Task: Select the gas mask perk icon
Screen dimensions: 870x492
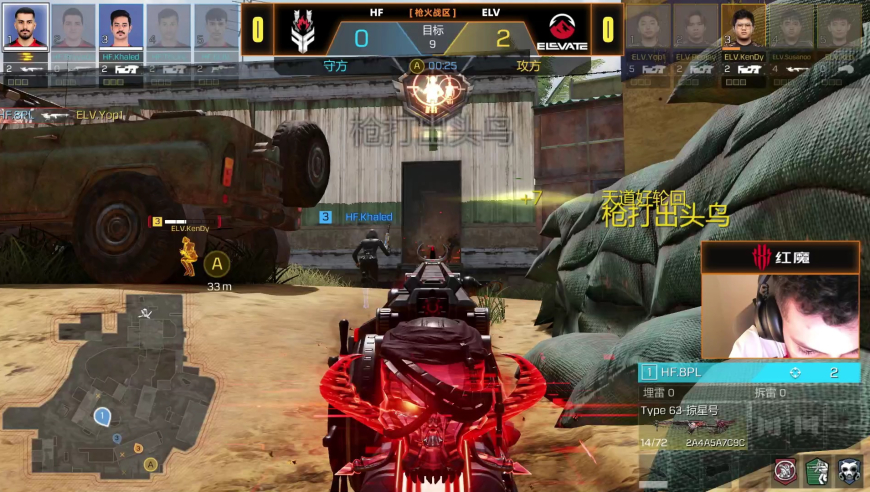Action: pos(849,470)
